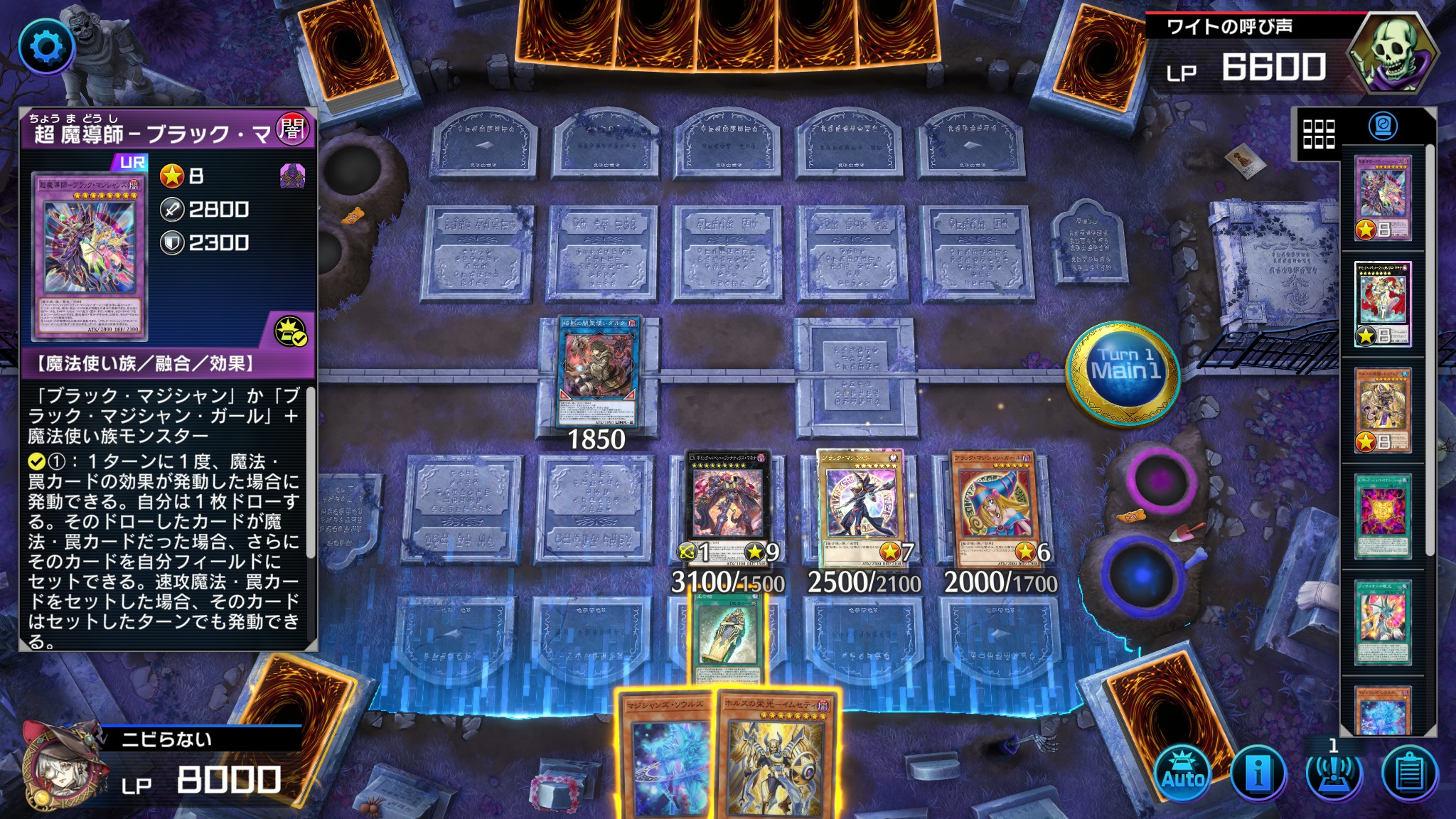The width and height of the screenshot is (1456, 819).
Task: Select the Magician's Souls card in hand
Action: [x=665, y=757]
